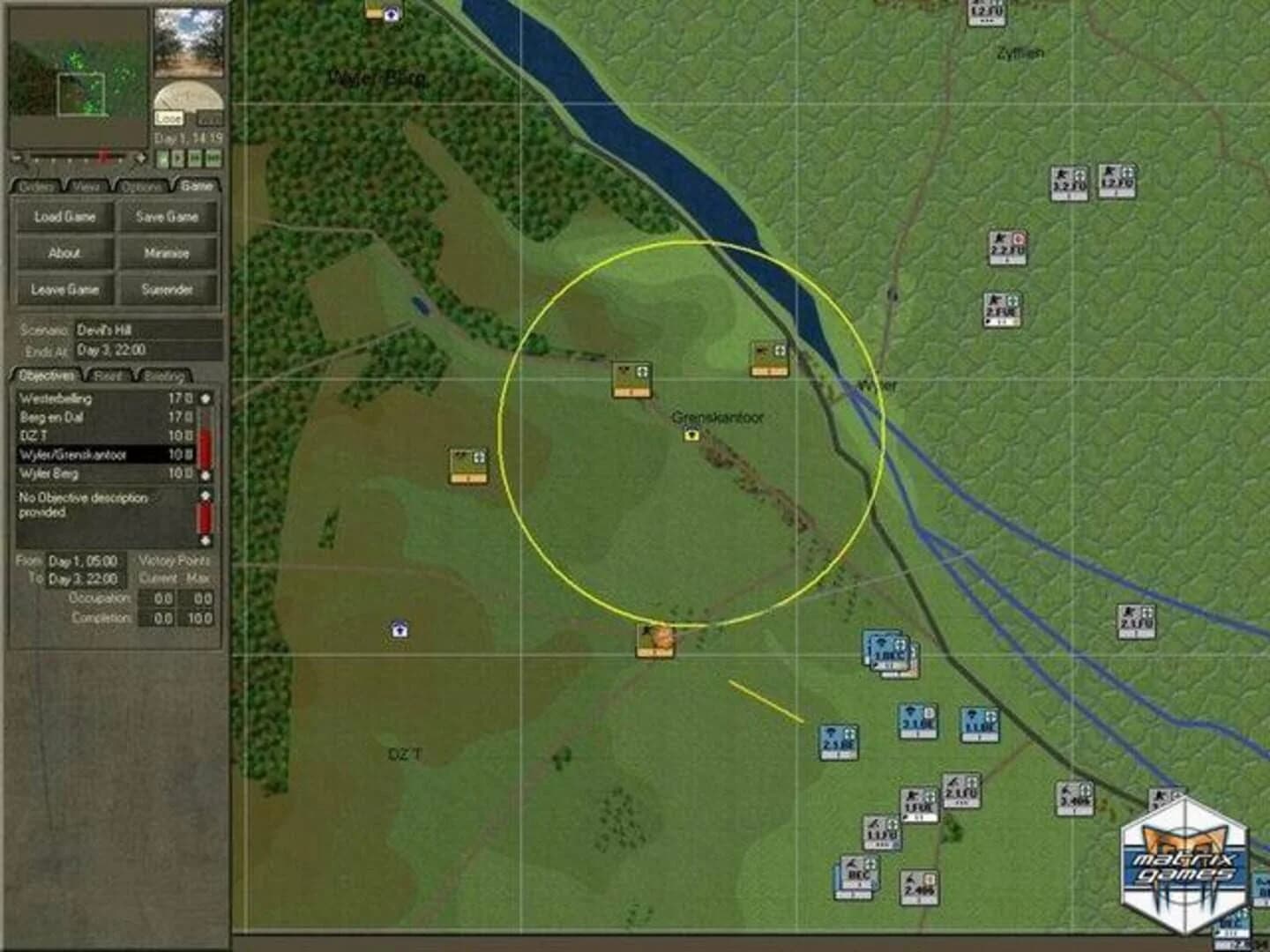Switch to the Orders tab
The image size is (1270, 952).
[x=36, y=186]
